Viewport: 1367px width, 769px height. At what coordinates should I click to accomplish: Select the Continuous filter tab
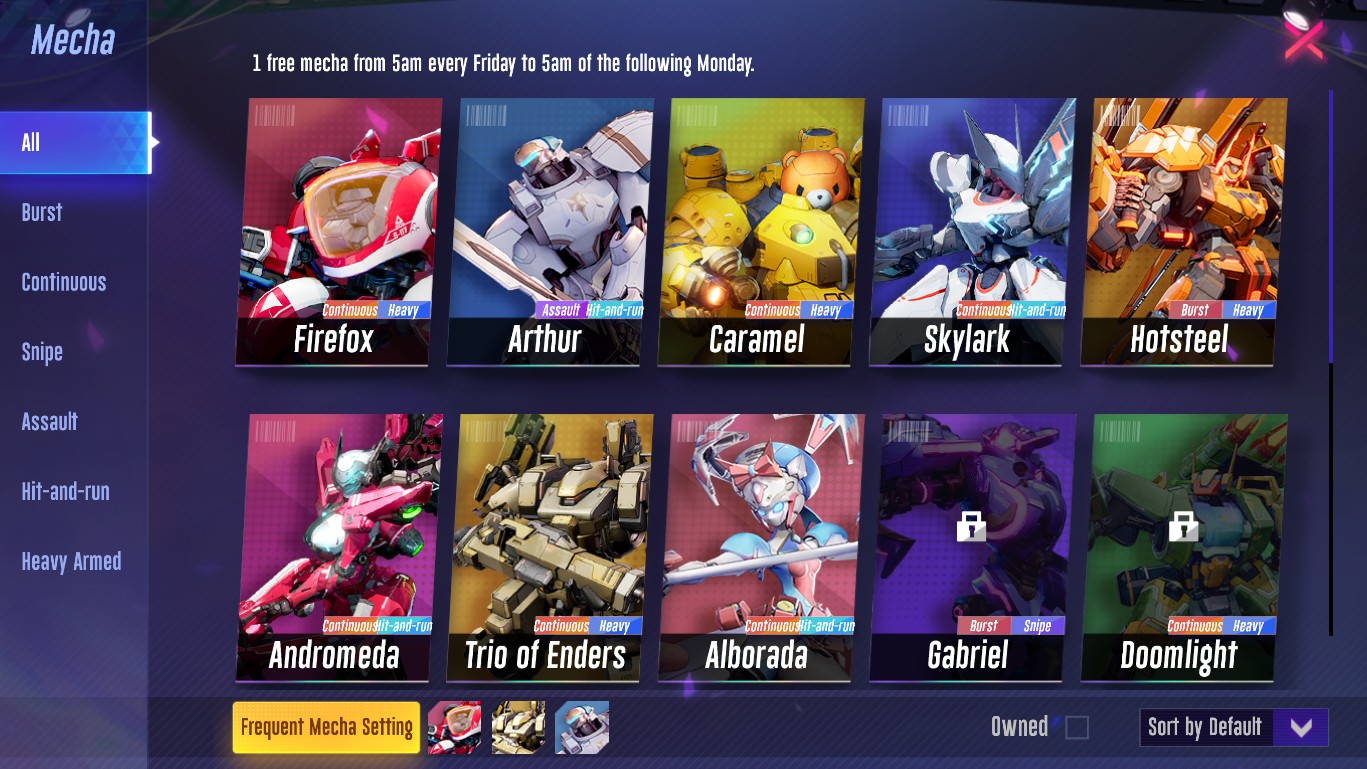tap(64, 282)
